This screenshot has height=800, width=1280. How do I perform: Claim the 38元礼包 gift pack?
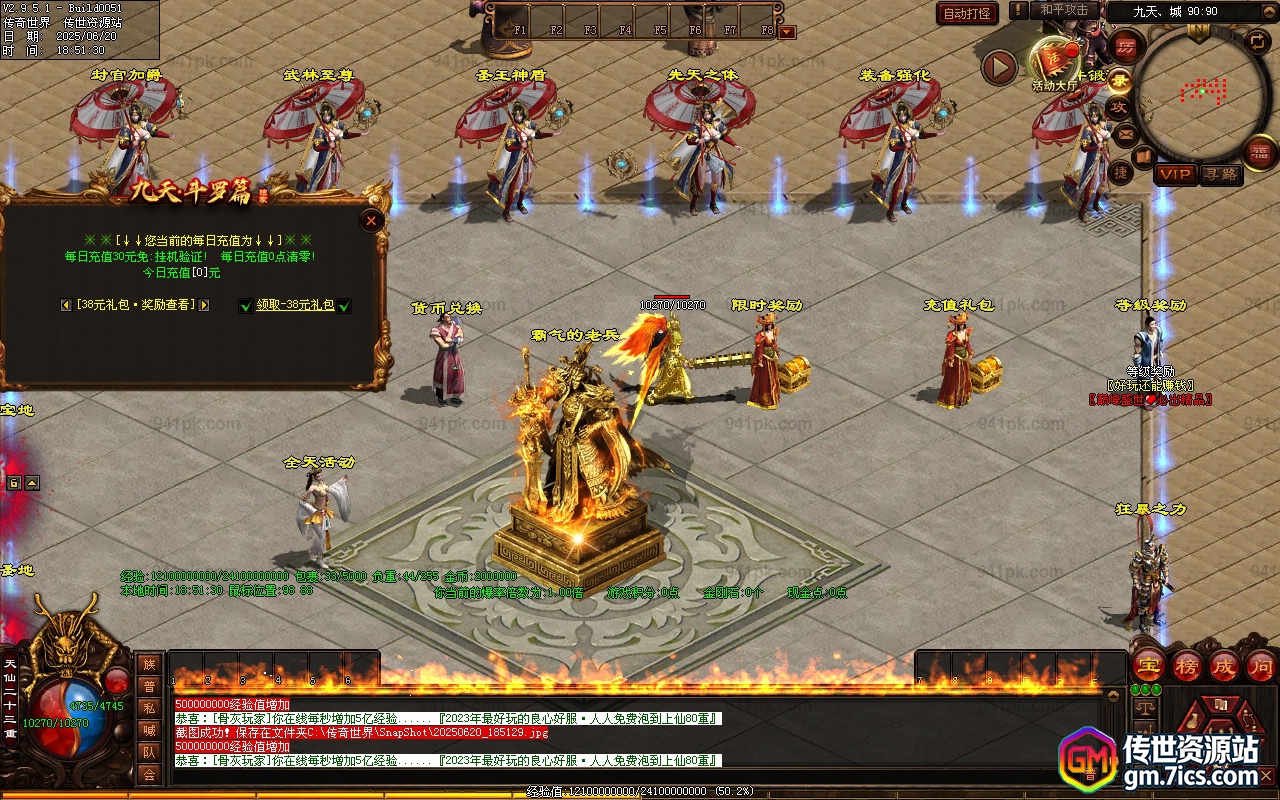click(x=295, y=305)
